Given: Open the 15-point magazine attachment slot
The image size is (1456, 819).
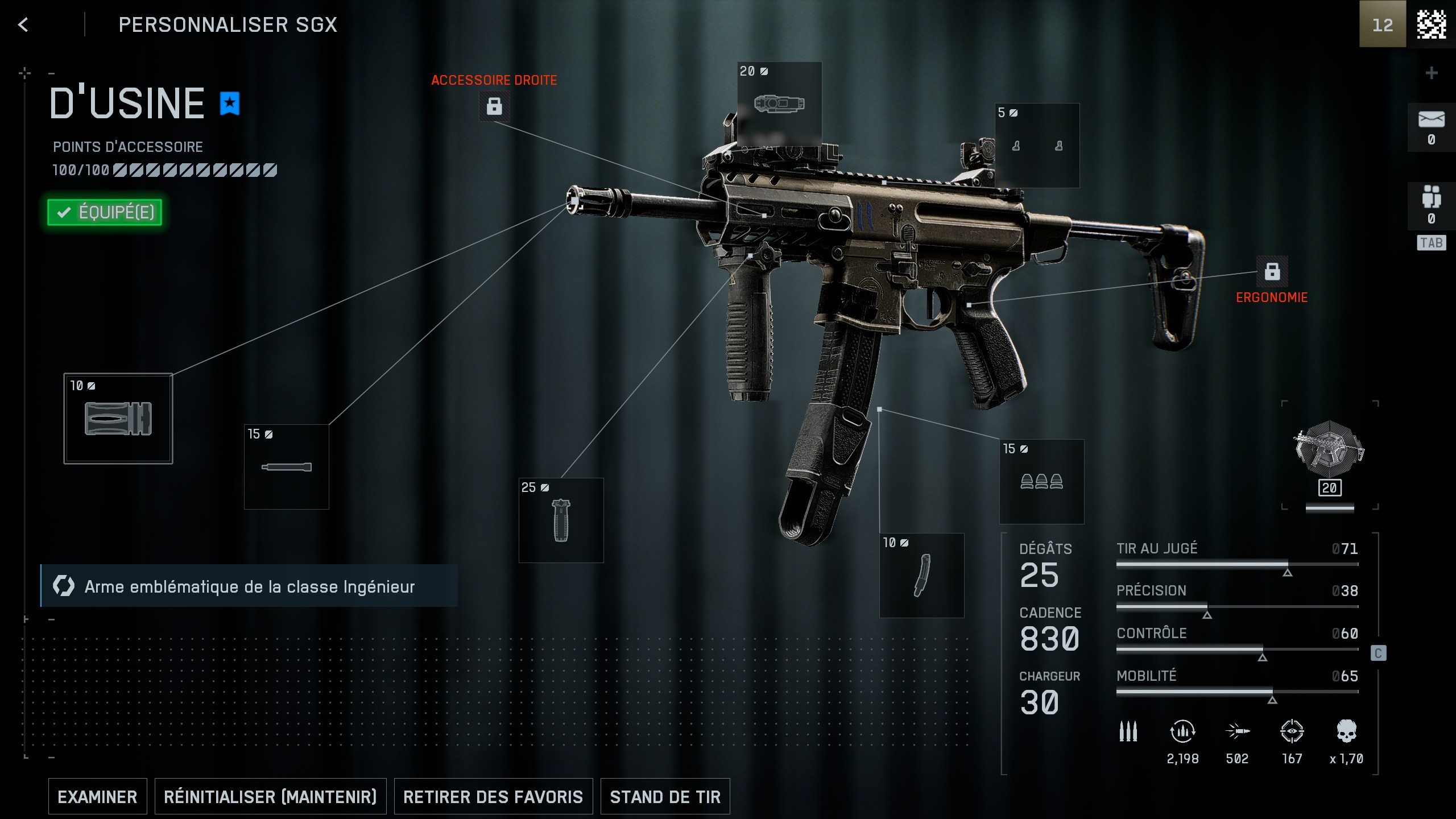Looking at the screenshot, I should click(x=1041, y=482).
